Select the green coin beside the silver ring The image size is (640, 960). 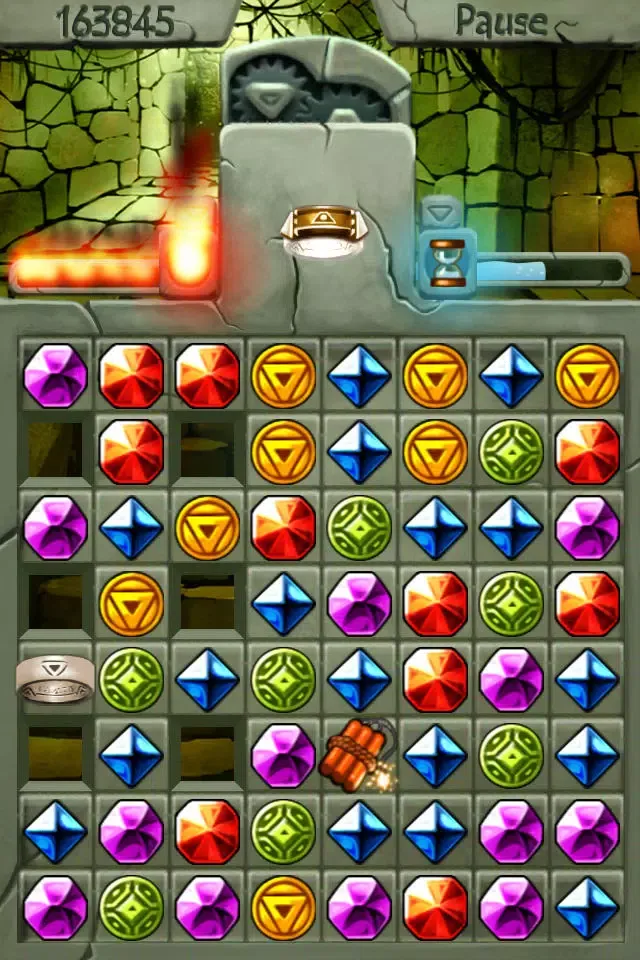coord(131,679)
